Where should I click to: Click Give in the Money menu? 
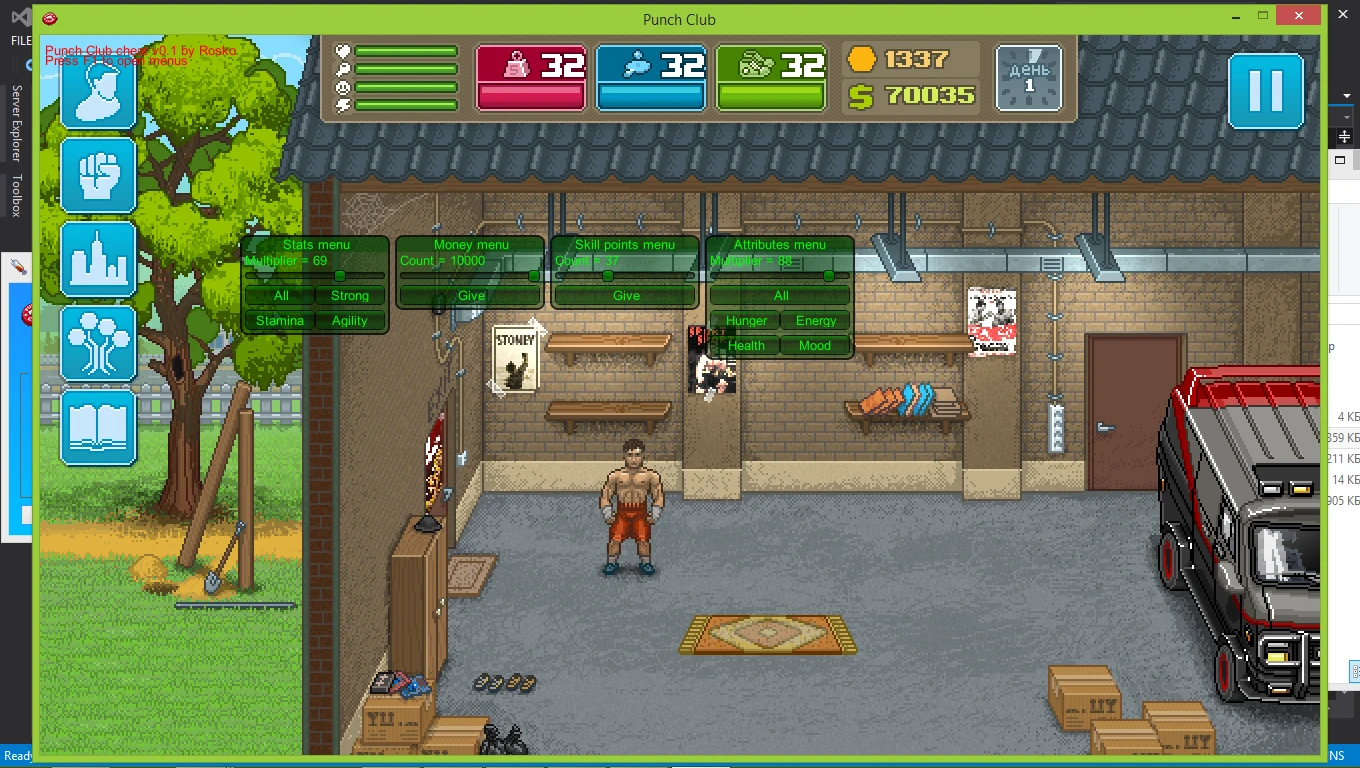pos(469,296)
